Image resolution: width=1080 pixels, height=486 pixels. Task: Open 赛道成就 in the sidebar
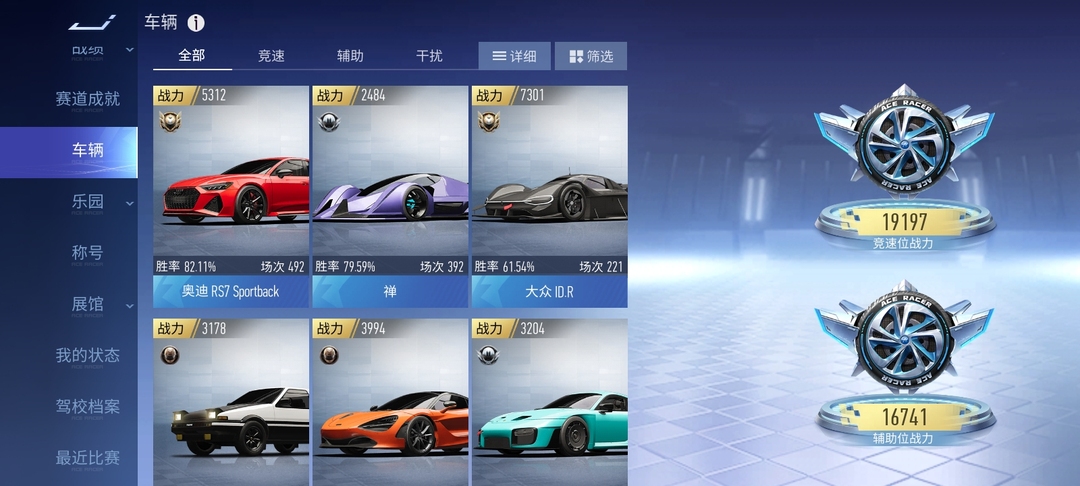click(x=87, y=99)
